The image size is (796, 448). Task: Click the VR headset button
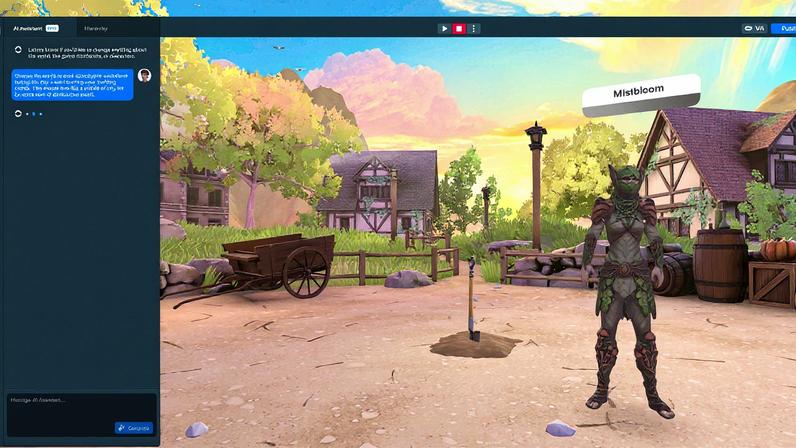pos(753,28)
